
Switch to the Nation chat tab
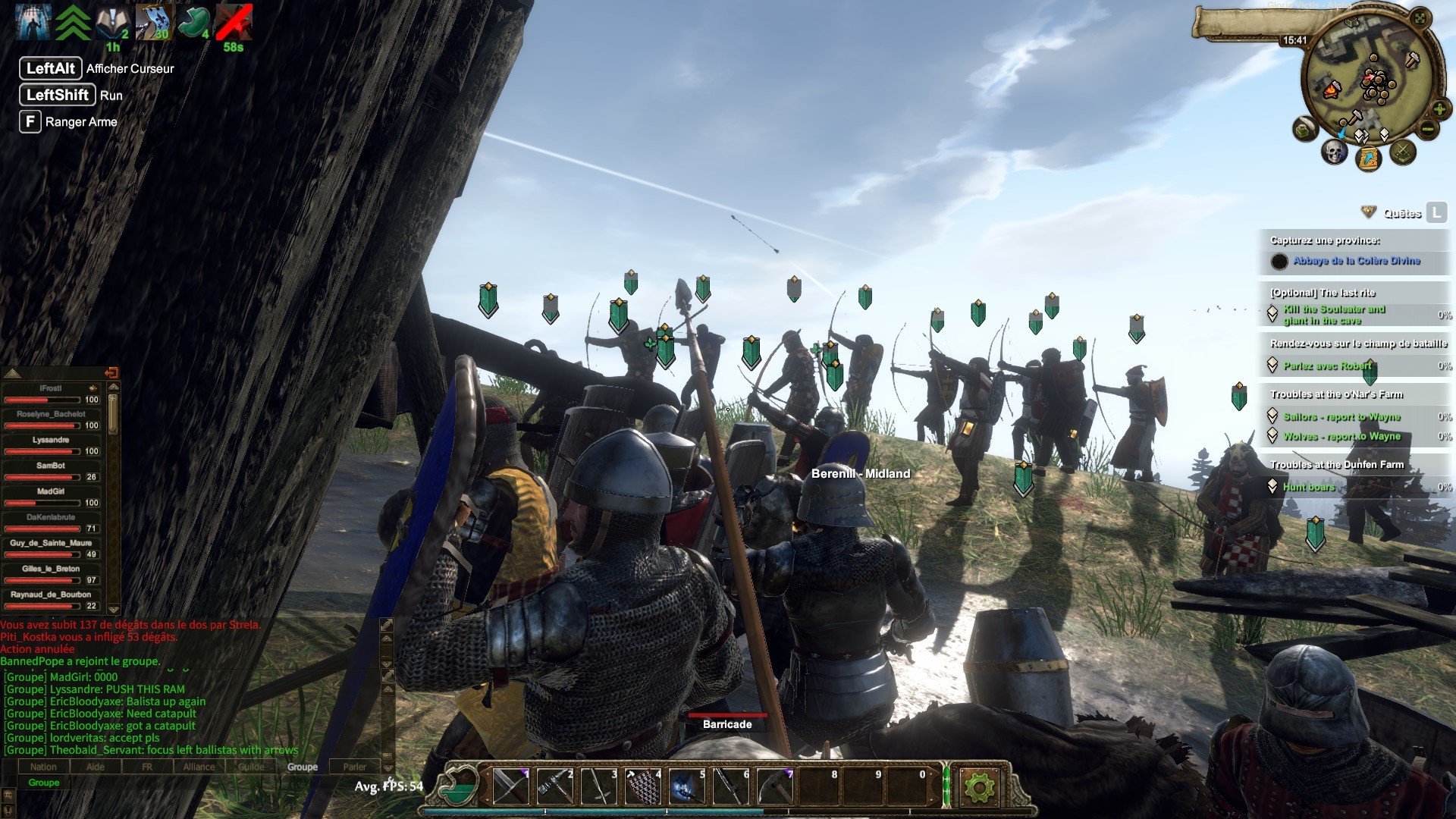coord(43,767)
